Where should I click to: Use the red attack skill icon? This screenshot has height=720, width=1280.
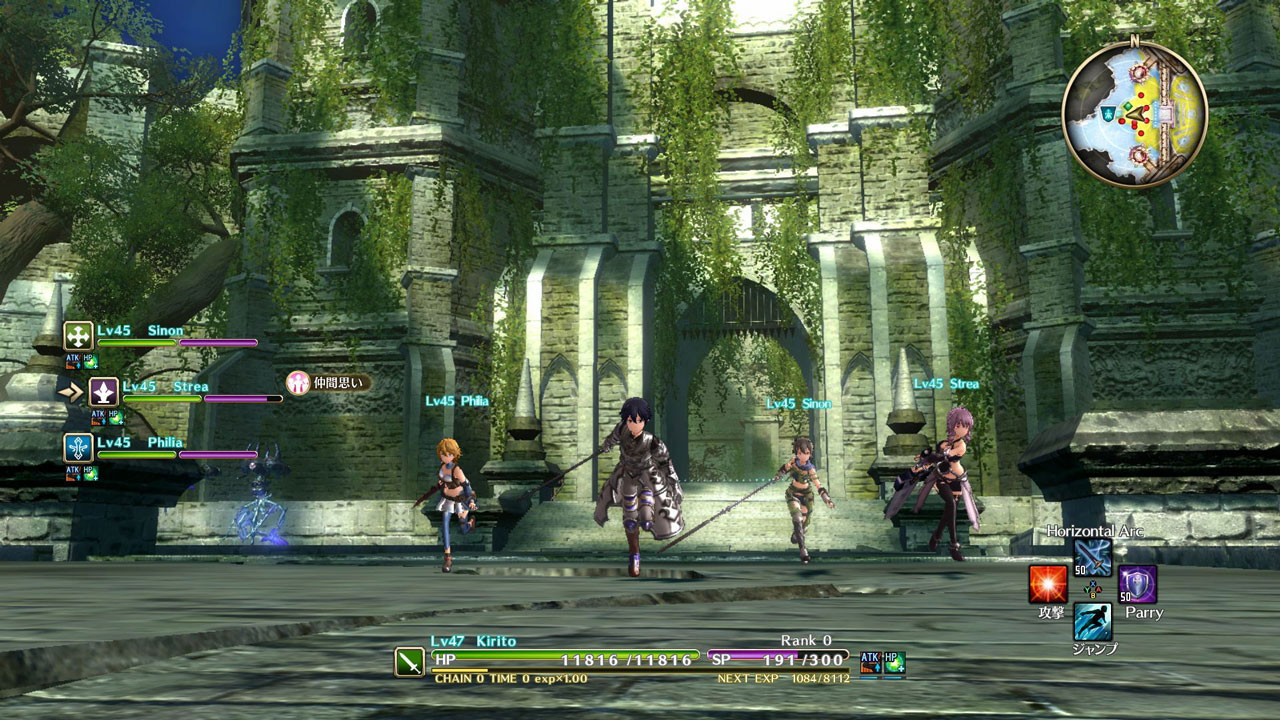tap(1048, 584)
